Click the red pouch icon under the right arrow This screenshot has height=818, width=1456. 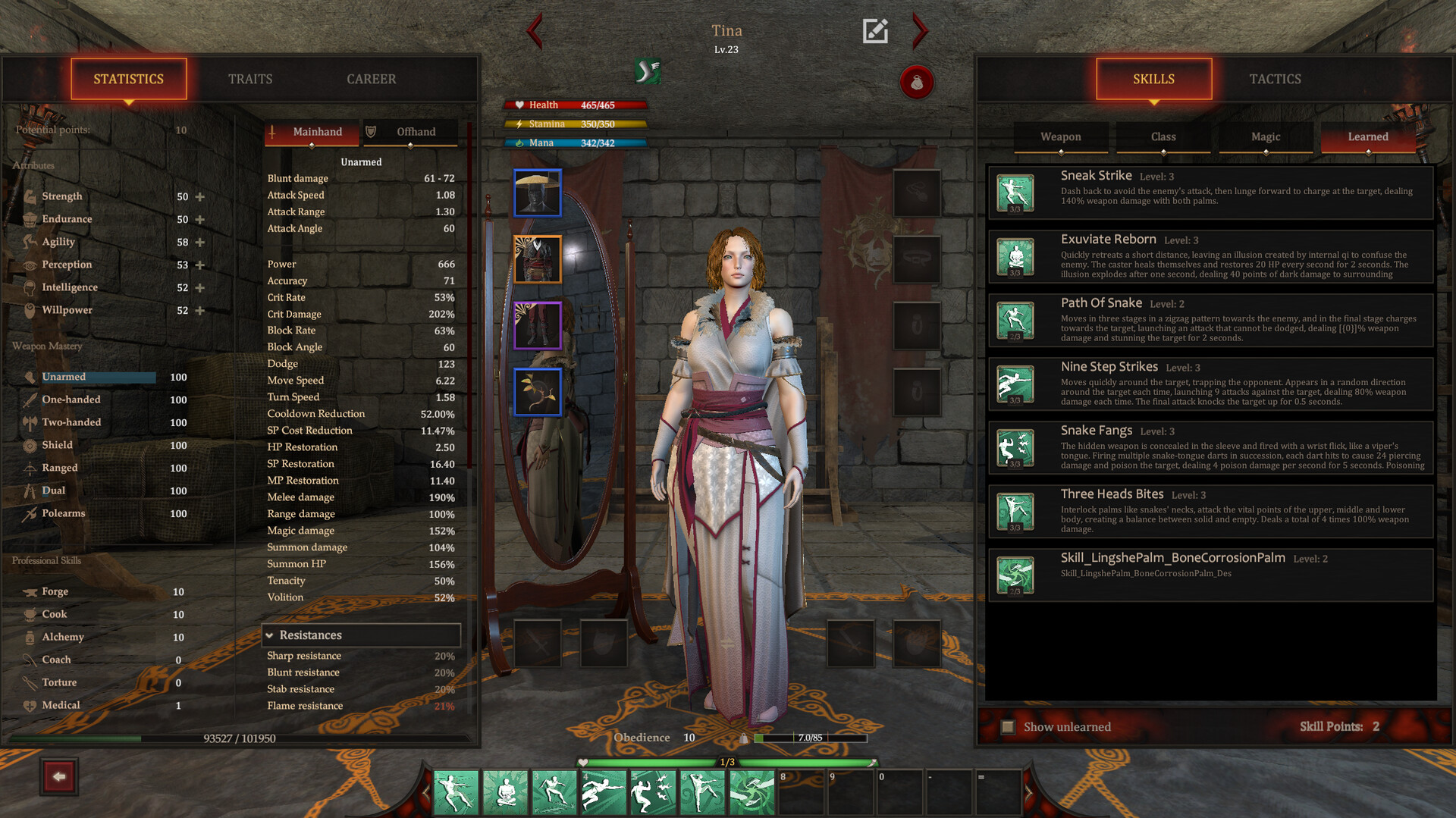[x=917, y=83]
